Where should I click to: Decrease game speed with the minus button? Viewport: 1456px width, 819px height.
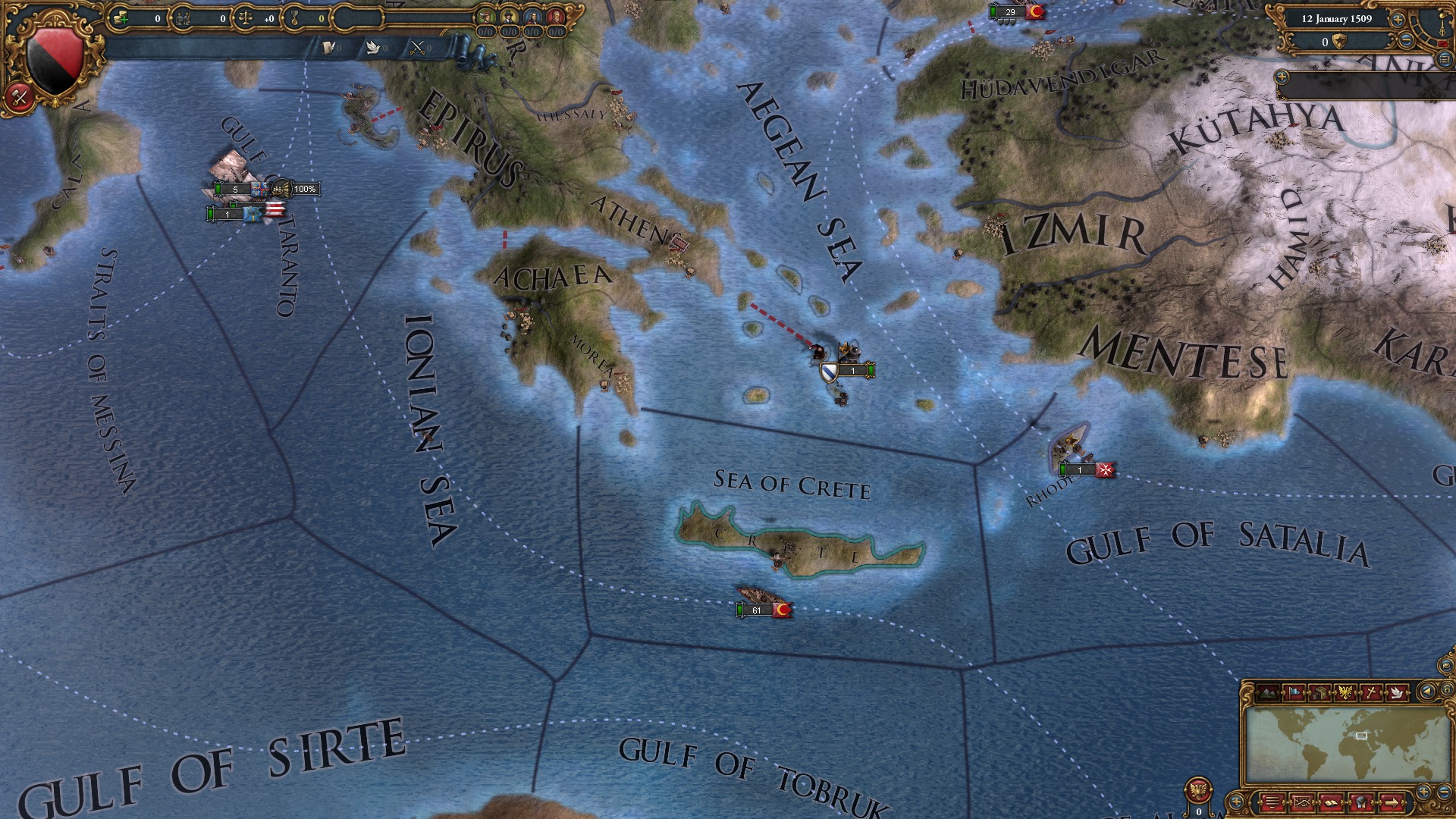tap(1405, 40)
